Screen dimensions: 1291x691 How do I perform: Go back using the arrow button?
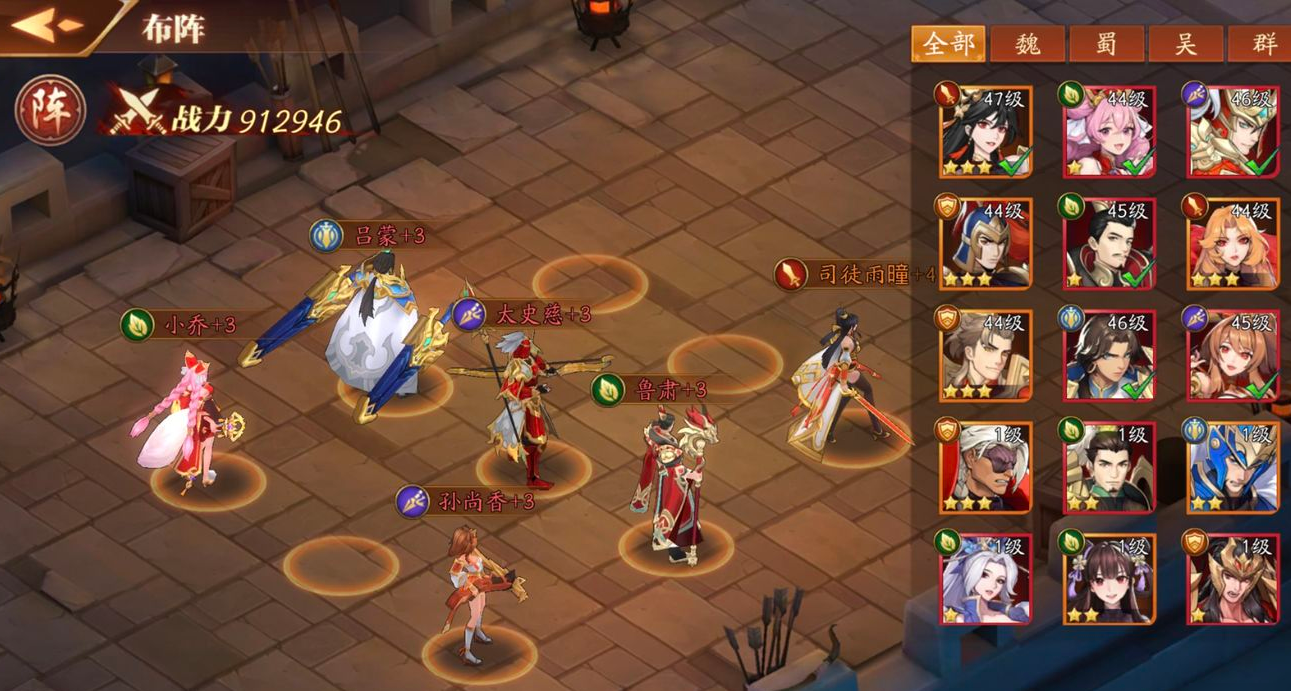pos(47,27)
